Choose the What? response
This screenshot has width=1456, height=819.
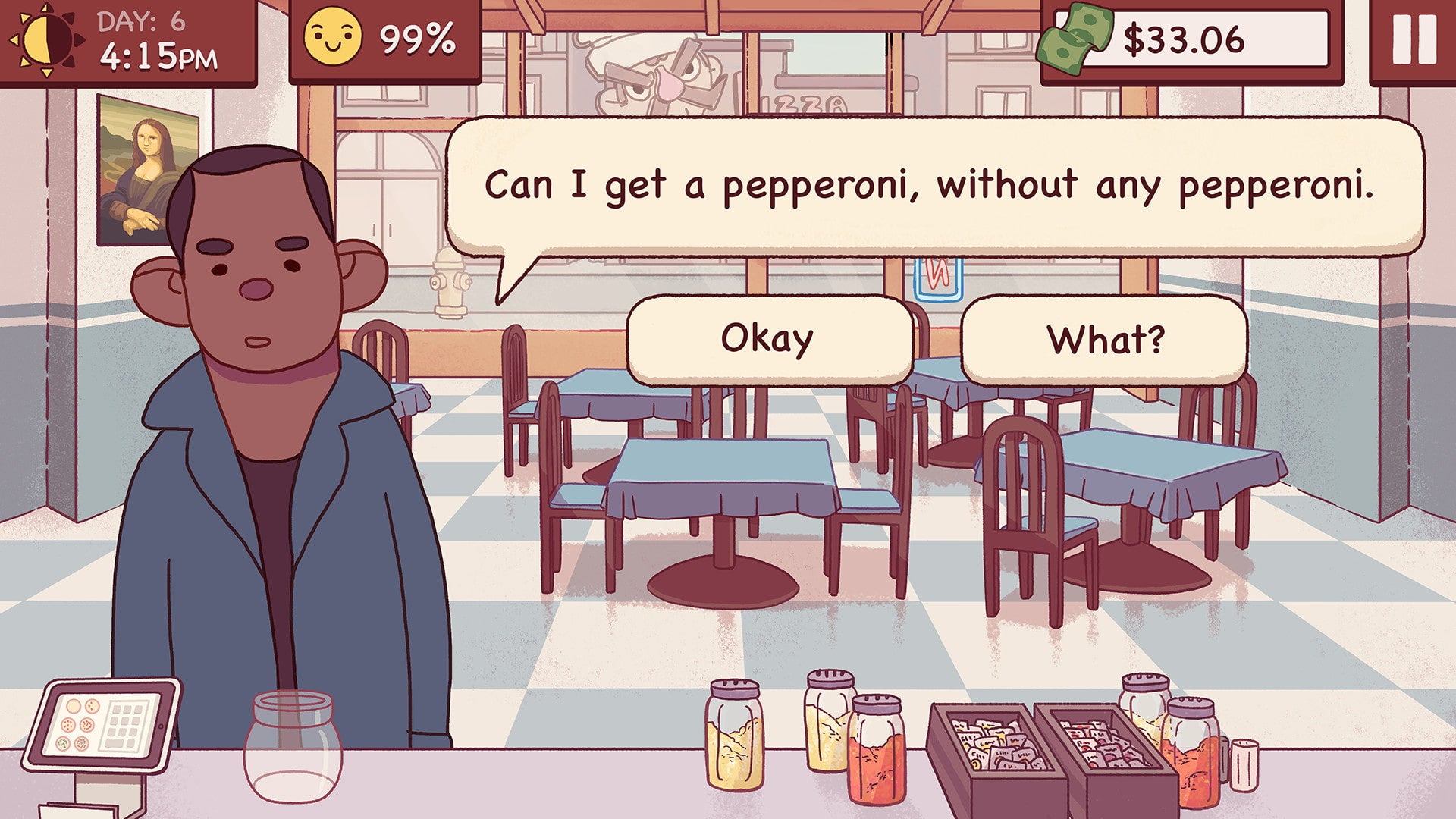pyautogui.click(x=1107, y=339)
